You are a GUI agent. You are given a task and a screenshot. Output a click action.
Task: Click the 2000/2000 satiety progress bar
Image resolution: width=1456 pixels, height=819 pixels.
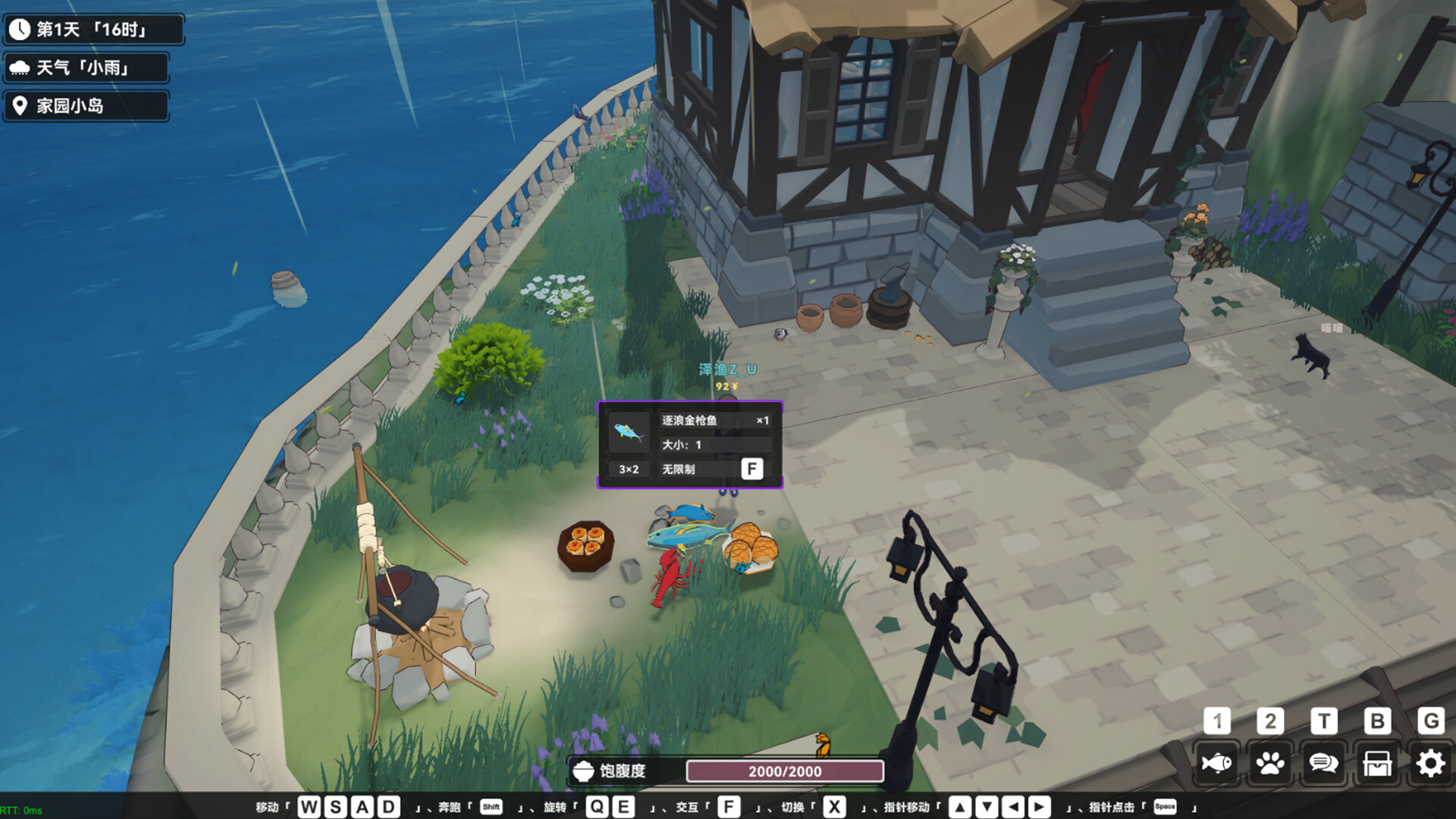click(x=784, y=772)
